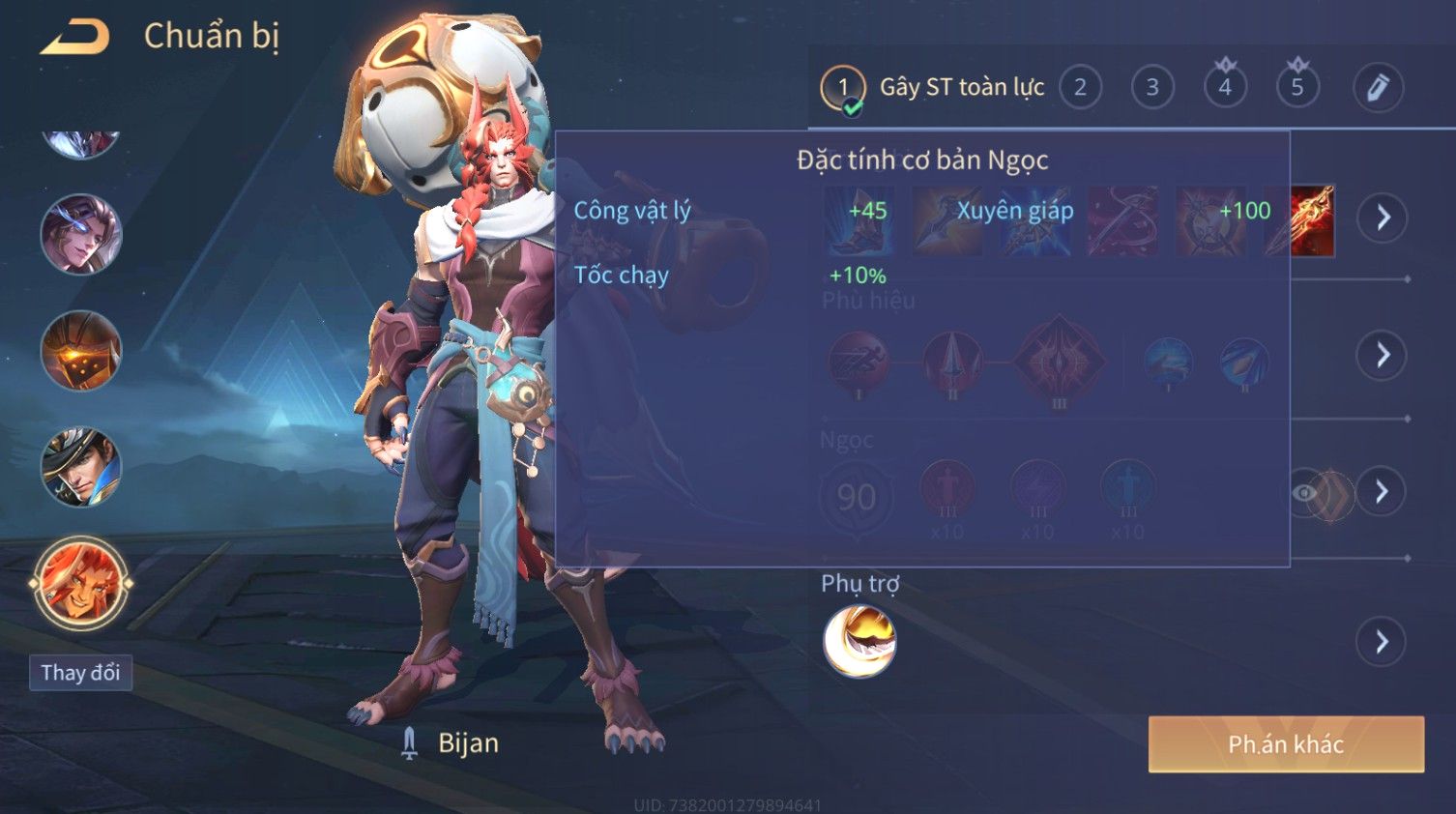Select the hat-wearing gunslinger hero portrait
Screen dimensions: 1456x814
(x=81, y=467)
